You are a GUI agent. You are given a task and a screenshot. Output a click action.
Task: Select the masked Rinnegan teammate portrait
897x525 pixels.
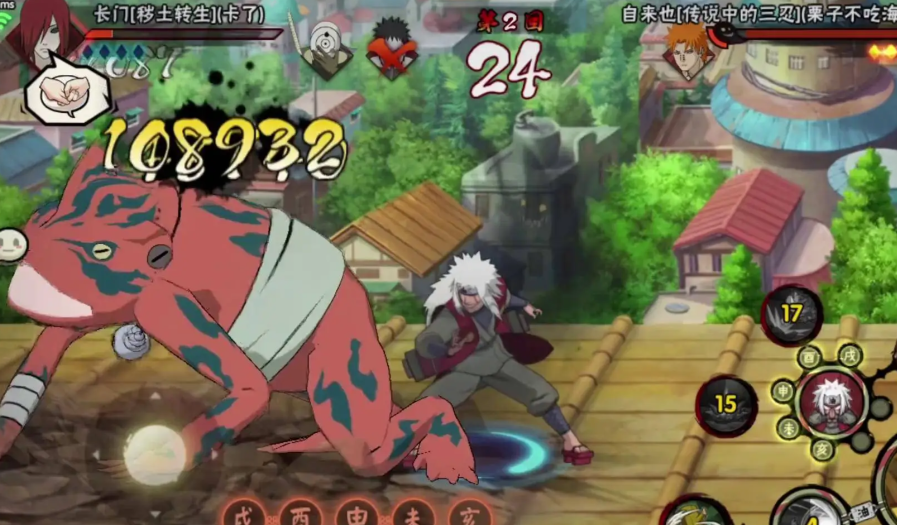326,48
